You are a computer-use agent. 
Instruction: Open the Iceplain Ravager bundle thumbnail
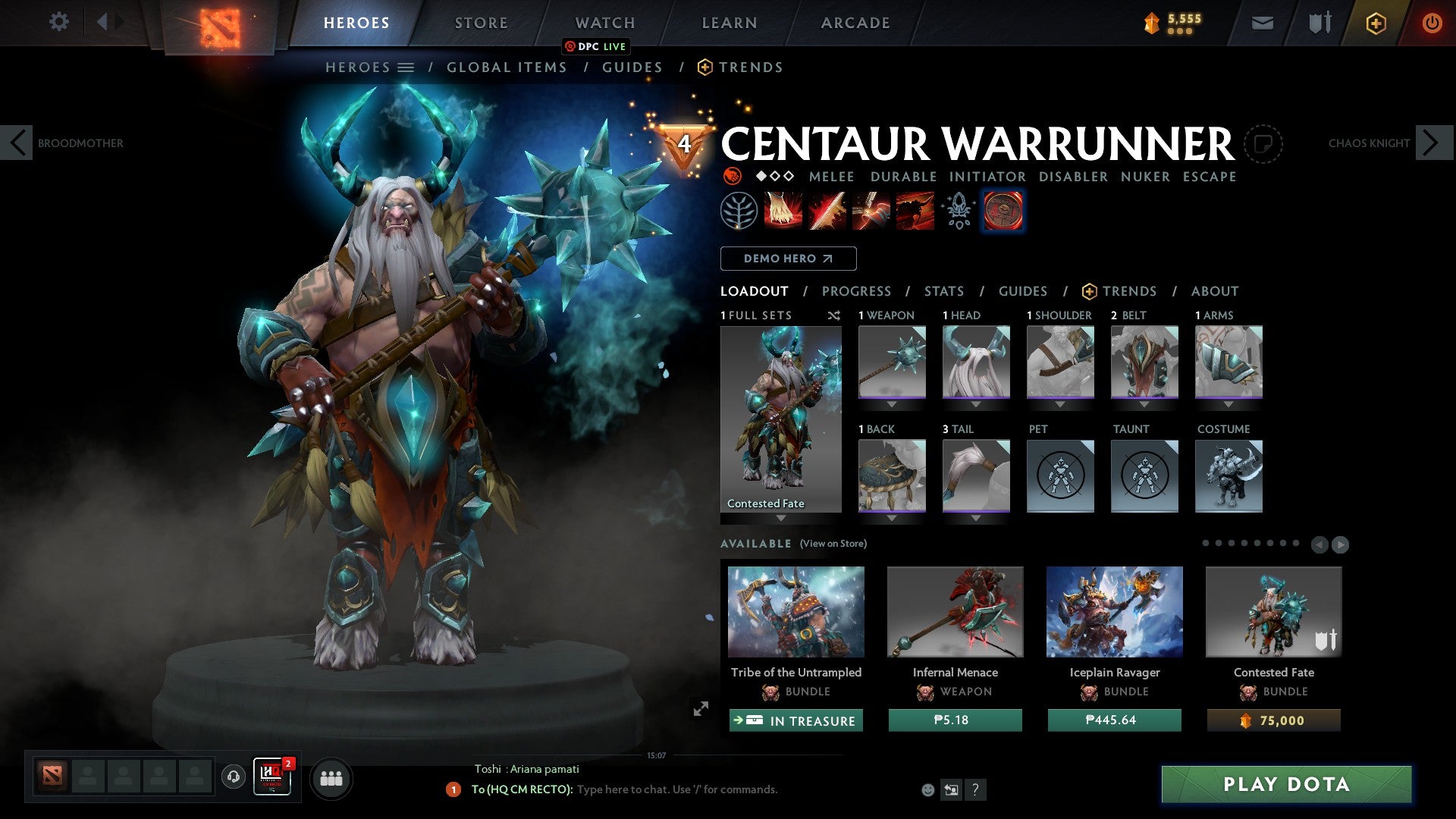coord(1114,612)
